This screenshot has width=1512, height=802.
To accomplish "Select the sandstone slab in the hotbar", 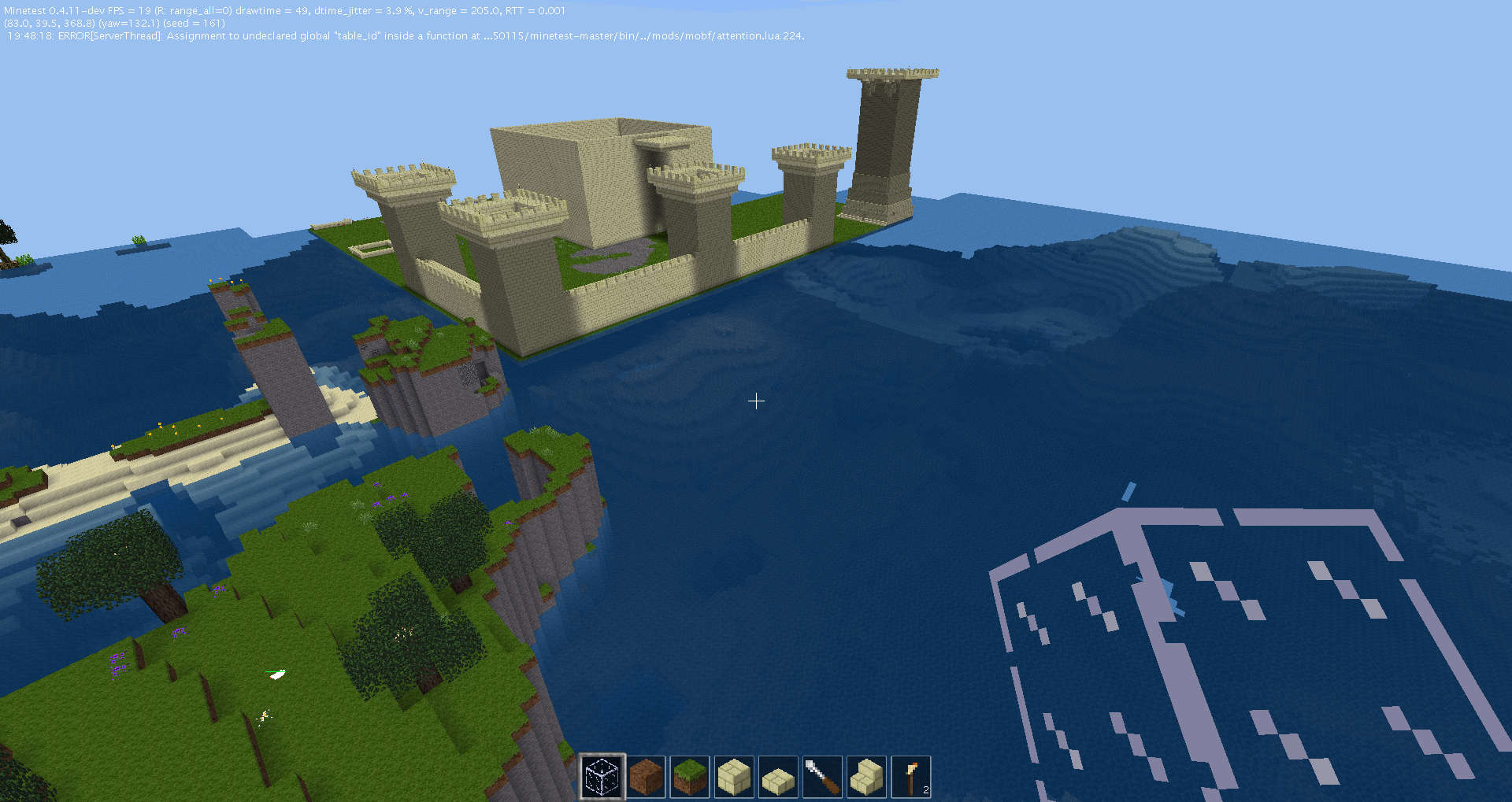I will pyautogui.click(x=778, y=776).
